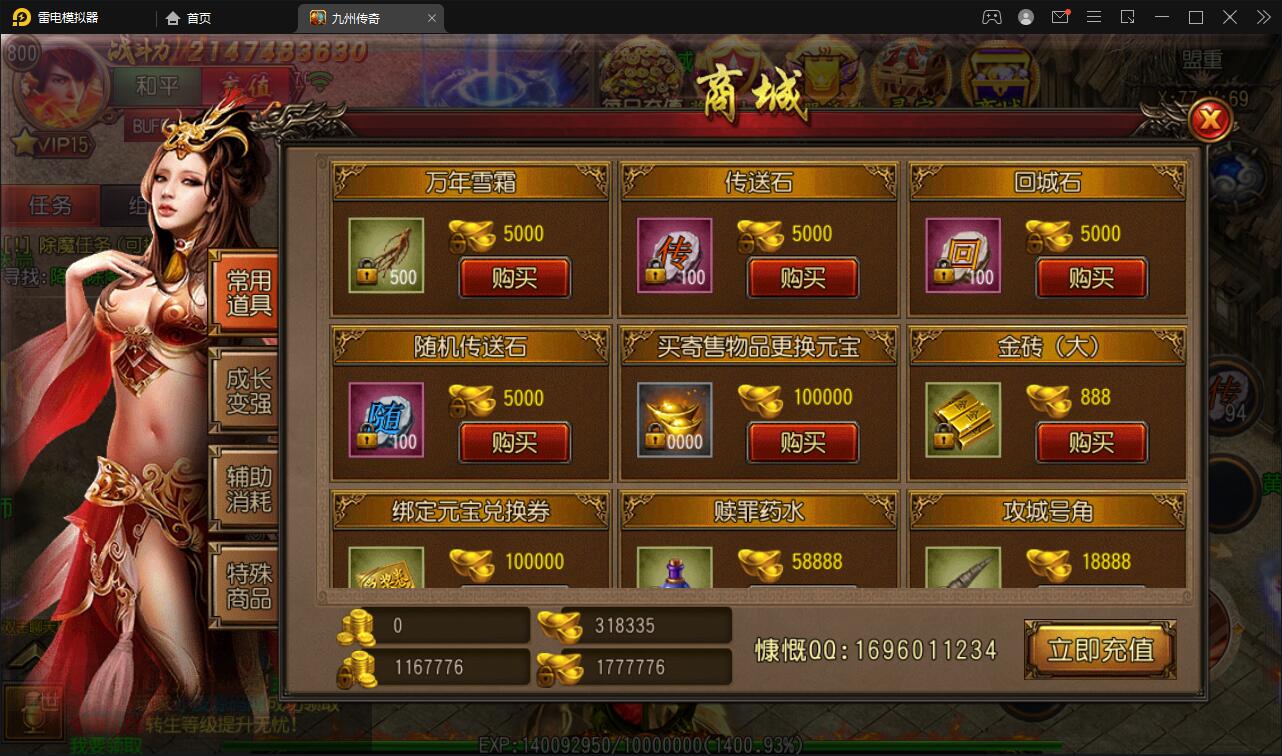The image size is (1282, 756).
Task: Select the 传送石 teleport stone icon
Action: click(x=673, y=256)
